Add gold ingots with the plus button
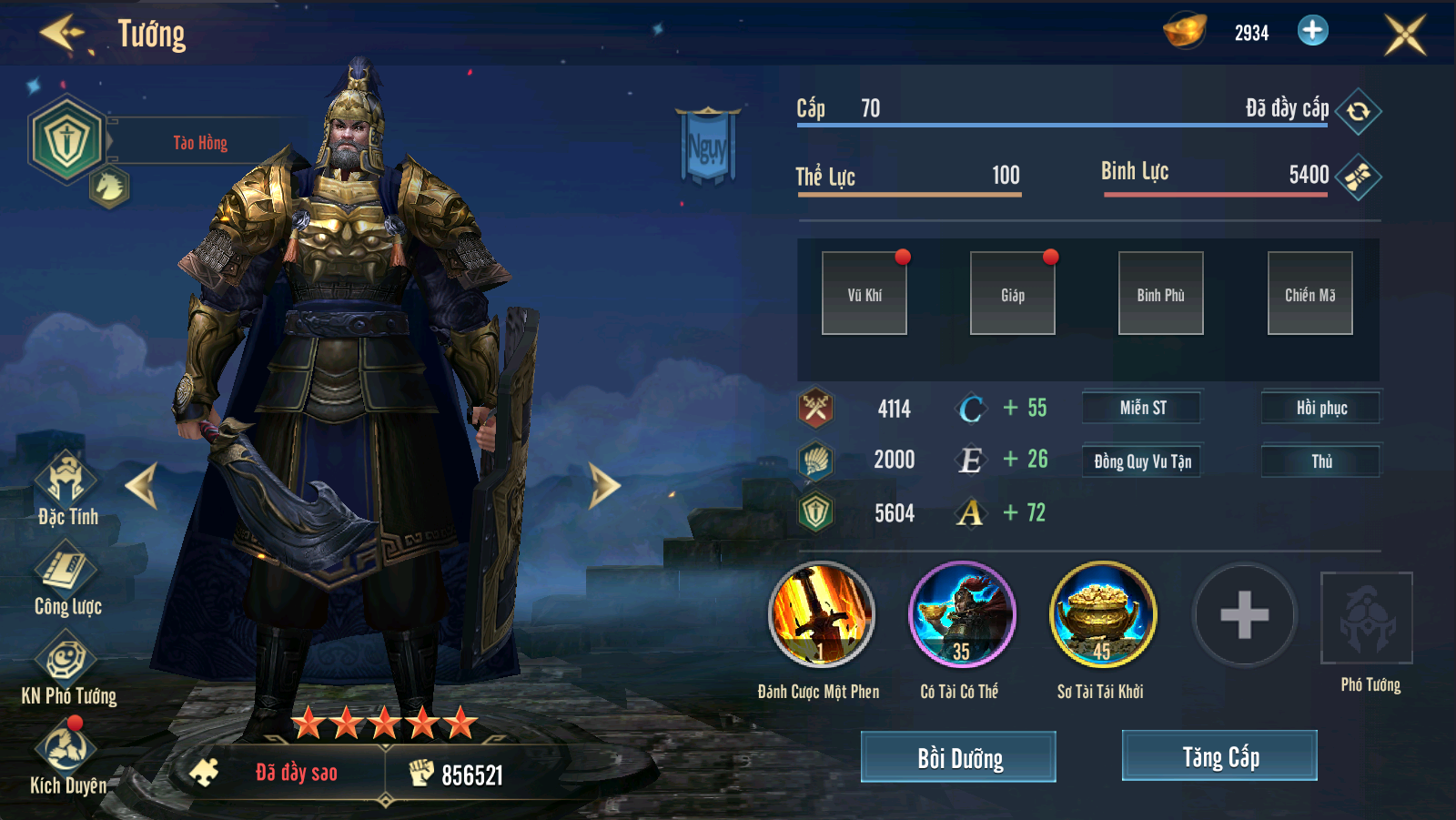The image size is (1456, 820). pyautogui.click(x=1312, y=31)
